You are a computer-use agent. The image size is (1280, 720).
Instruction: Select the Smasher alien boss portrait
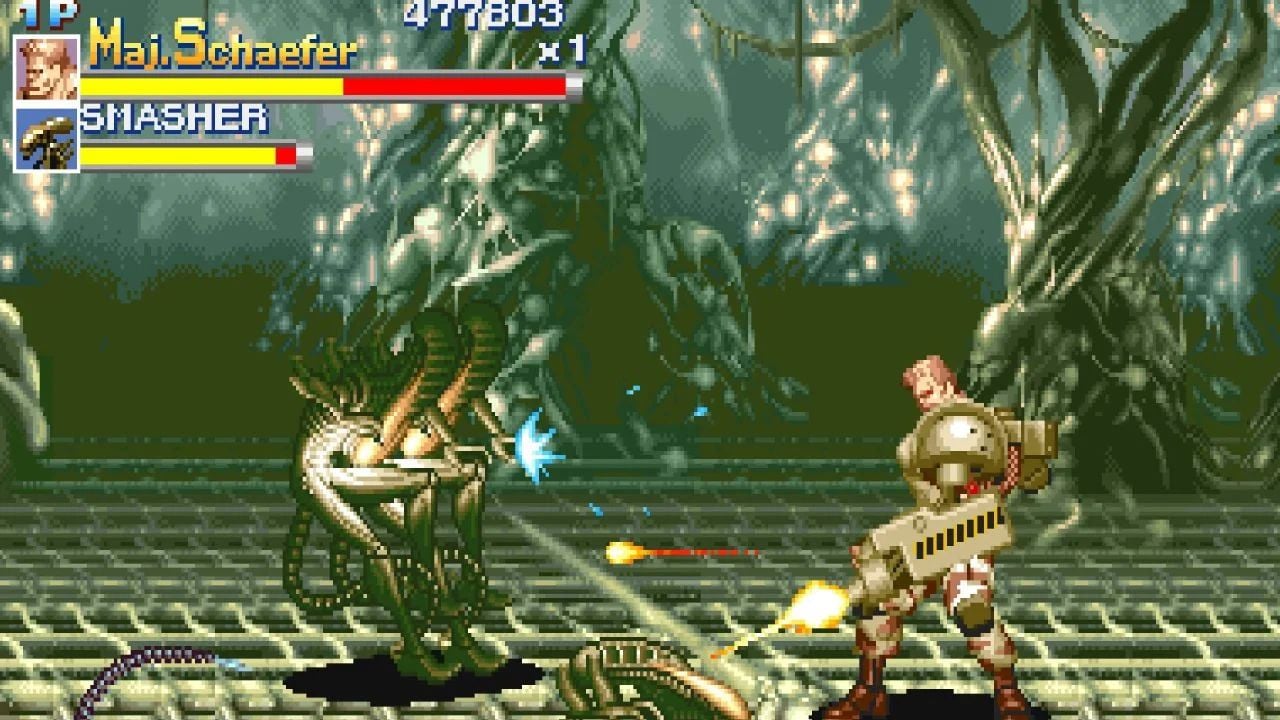coord(47,138)
